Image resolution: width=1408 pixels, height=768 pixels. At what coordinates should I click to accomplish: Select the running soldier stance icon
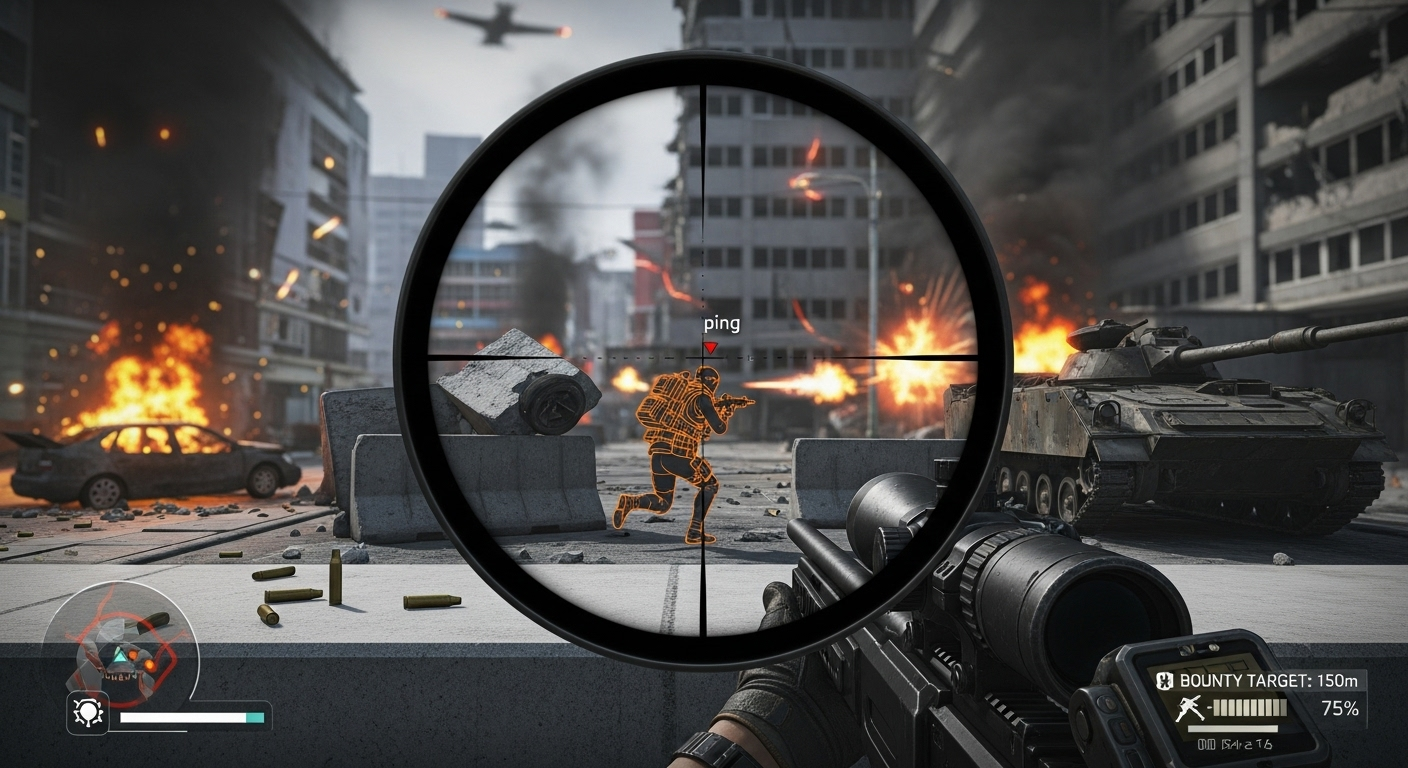1190,710
